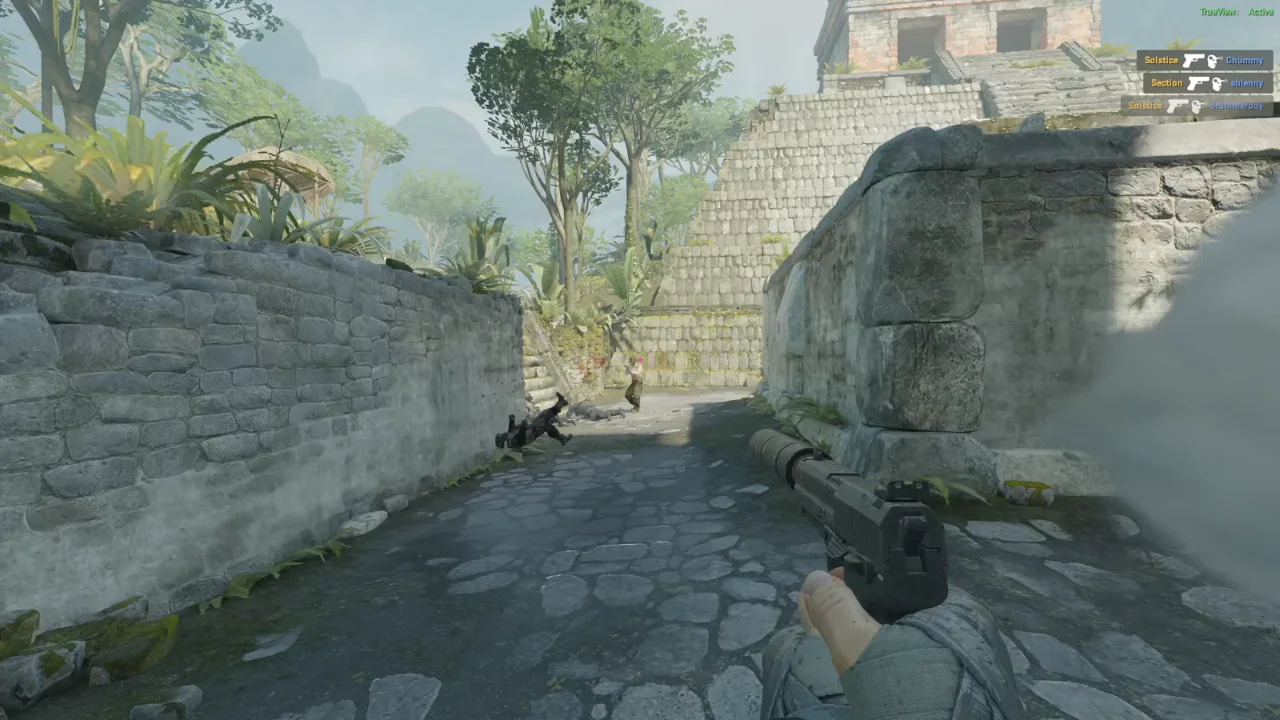Select the kill feed entry for Chummy

point(1204,61)
